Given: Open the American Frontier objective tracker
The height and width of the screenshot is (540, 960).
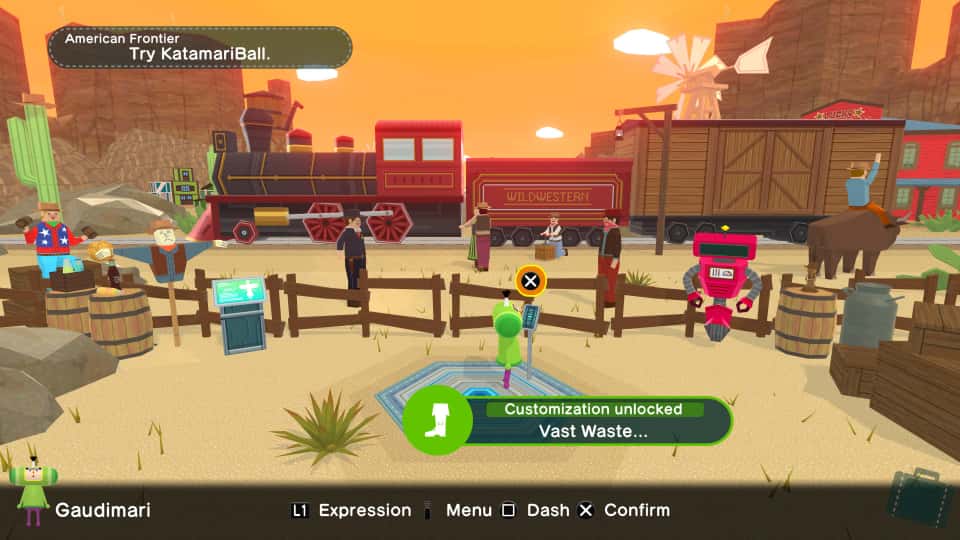Looking at the screenshot, I should pyautogui.click(x=200, y=47).
